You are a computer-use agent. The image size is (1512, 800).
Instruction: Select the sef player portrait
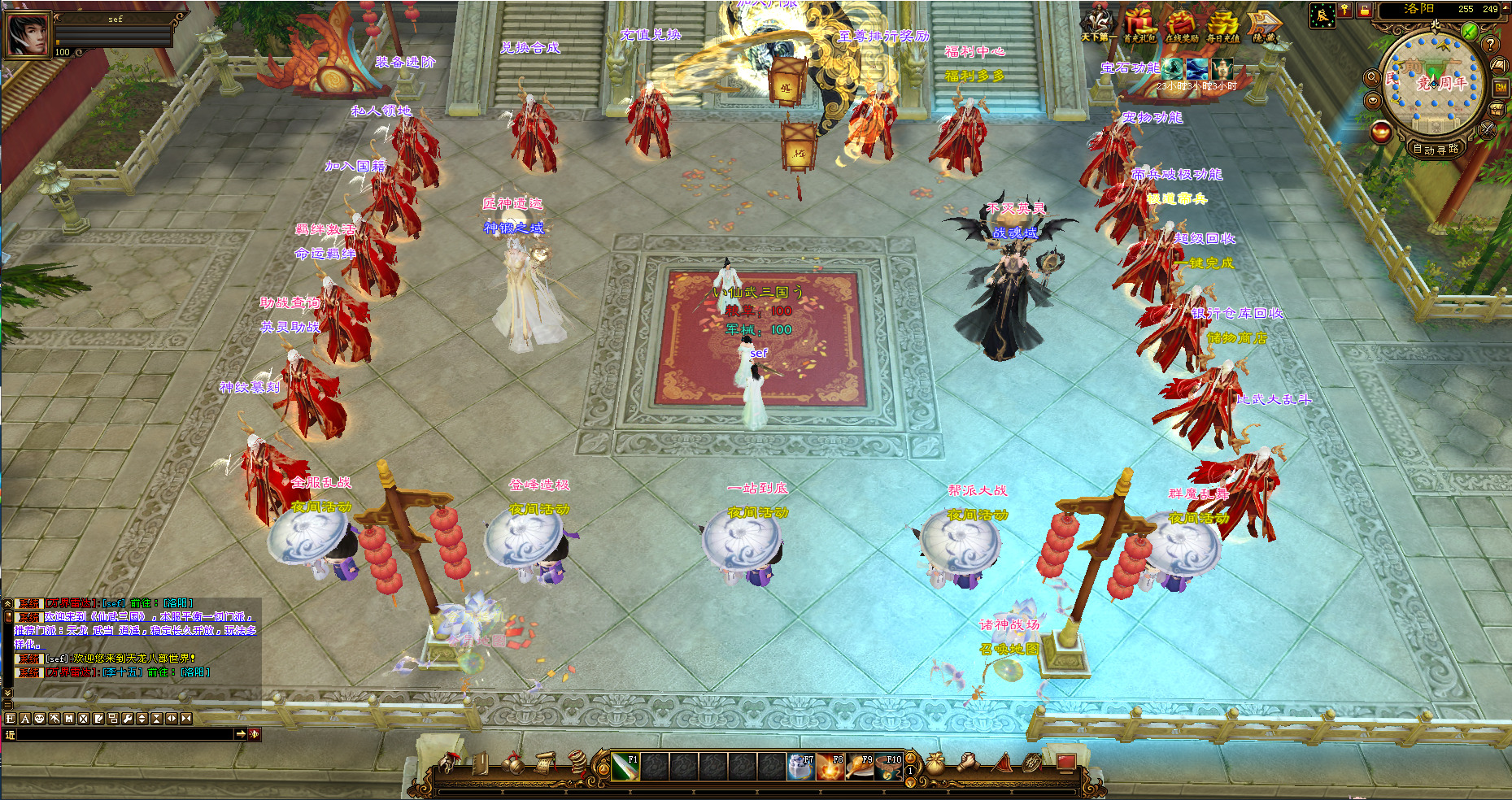point(28,34)
